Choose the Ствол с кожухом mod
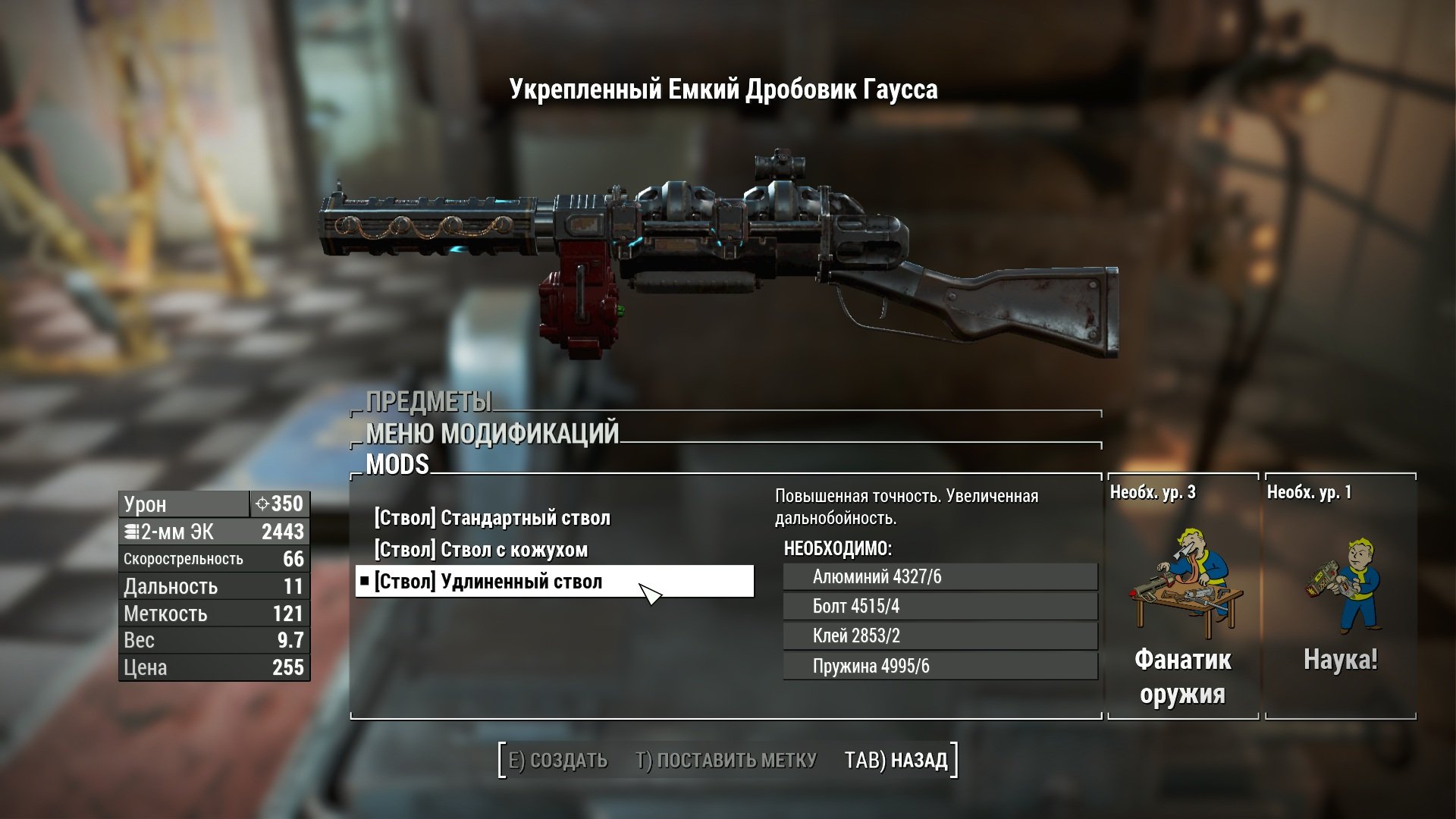Screen dimensions: 1456x819 tap(481, 550)
